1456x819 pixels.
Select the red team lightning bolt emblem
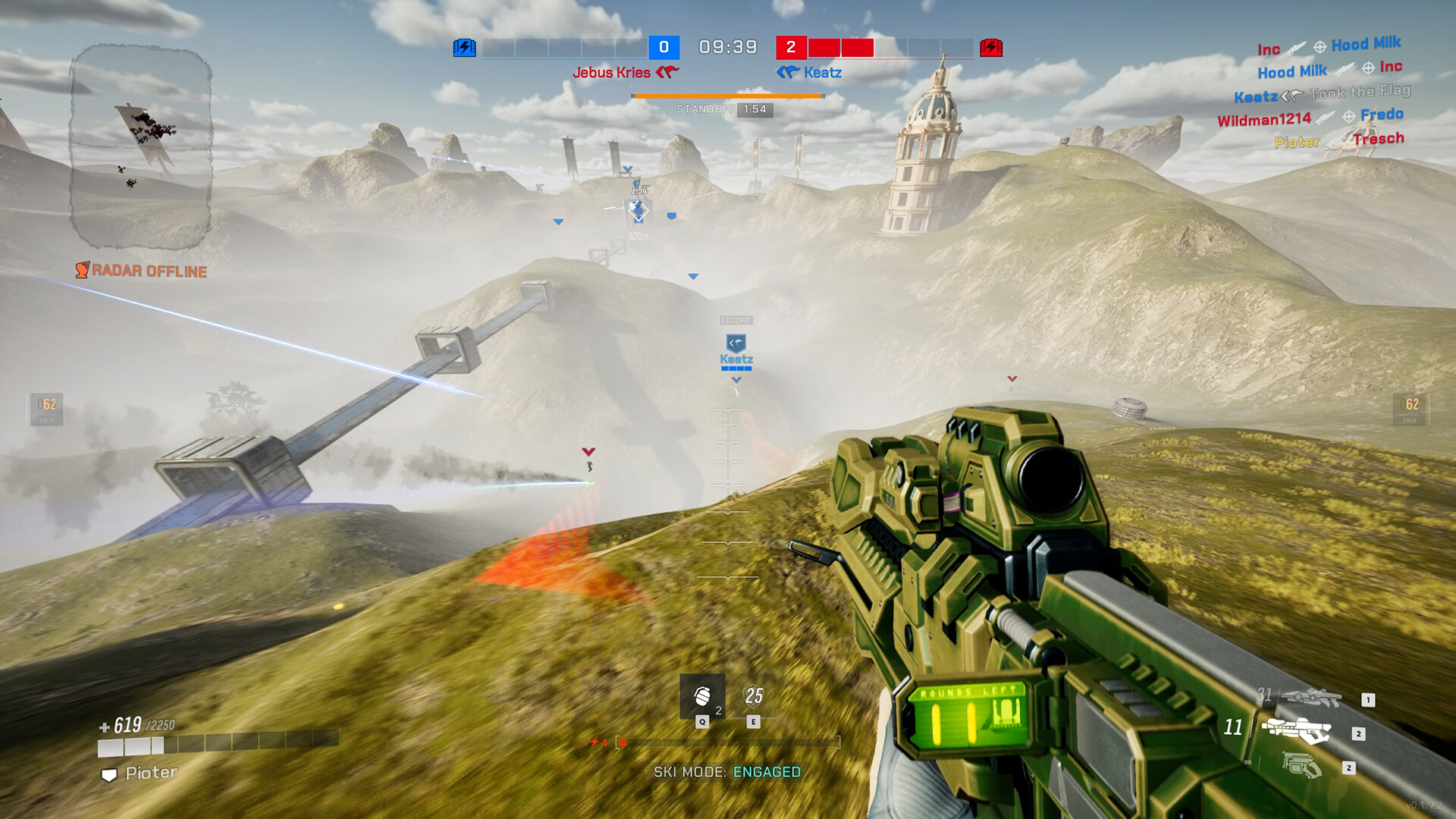992,47
